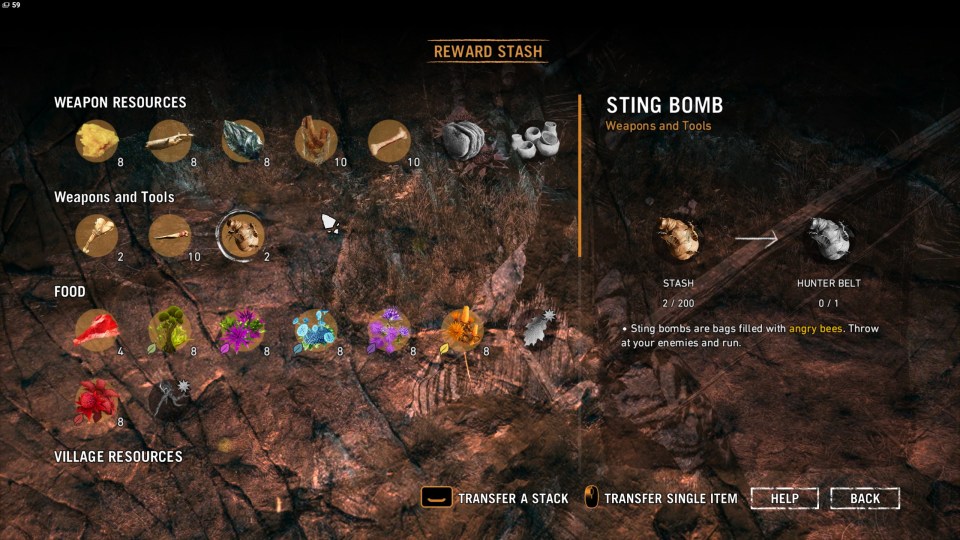This screenshot has height=540, width=960.
Task: Select the animal fat resource slot
Action: 97,141
